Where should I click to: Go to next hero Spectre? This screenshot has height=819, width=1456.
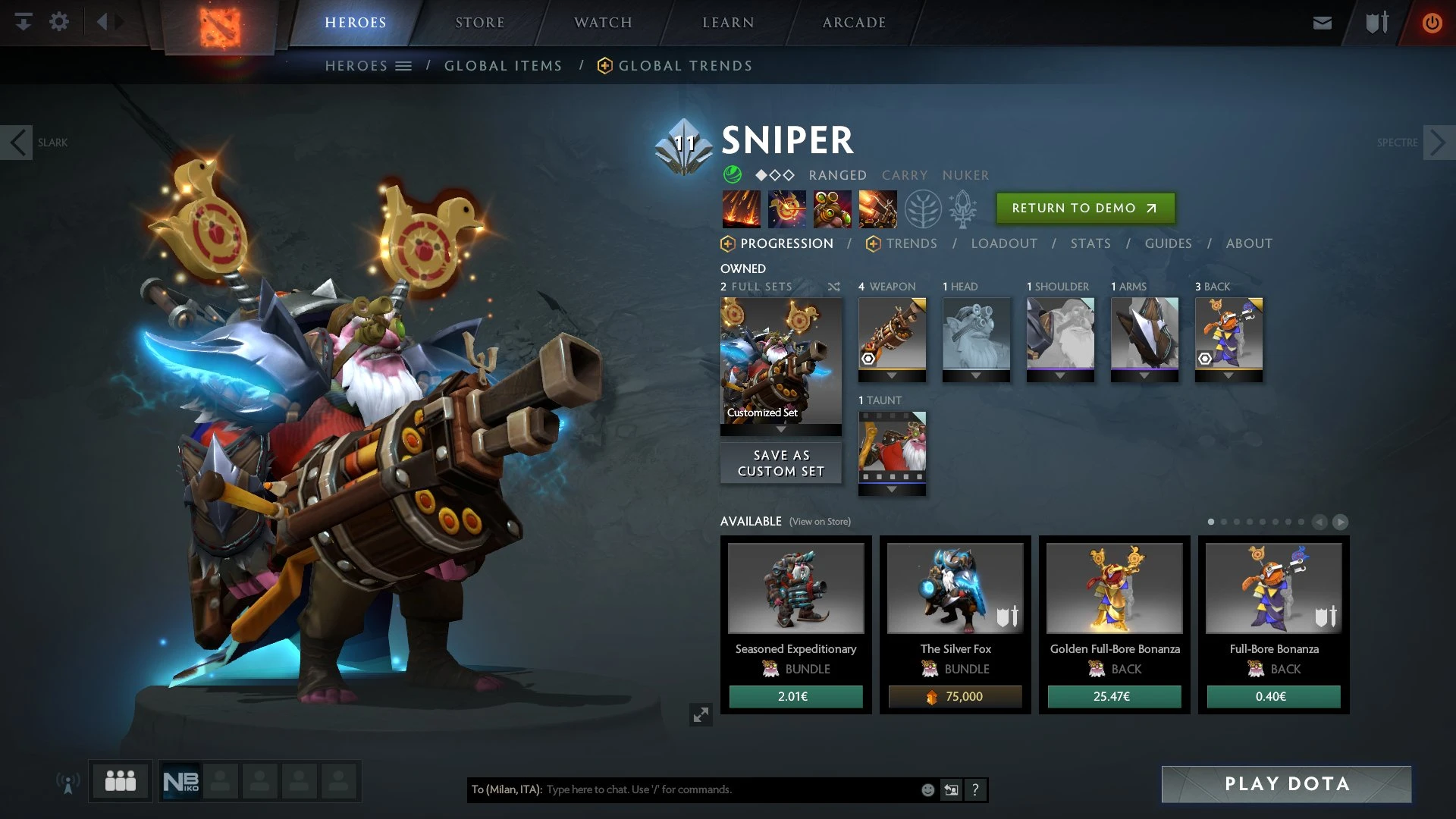click(x=1438, y=143)
